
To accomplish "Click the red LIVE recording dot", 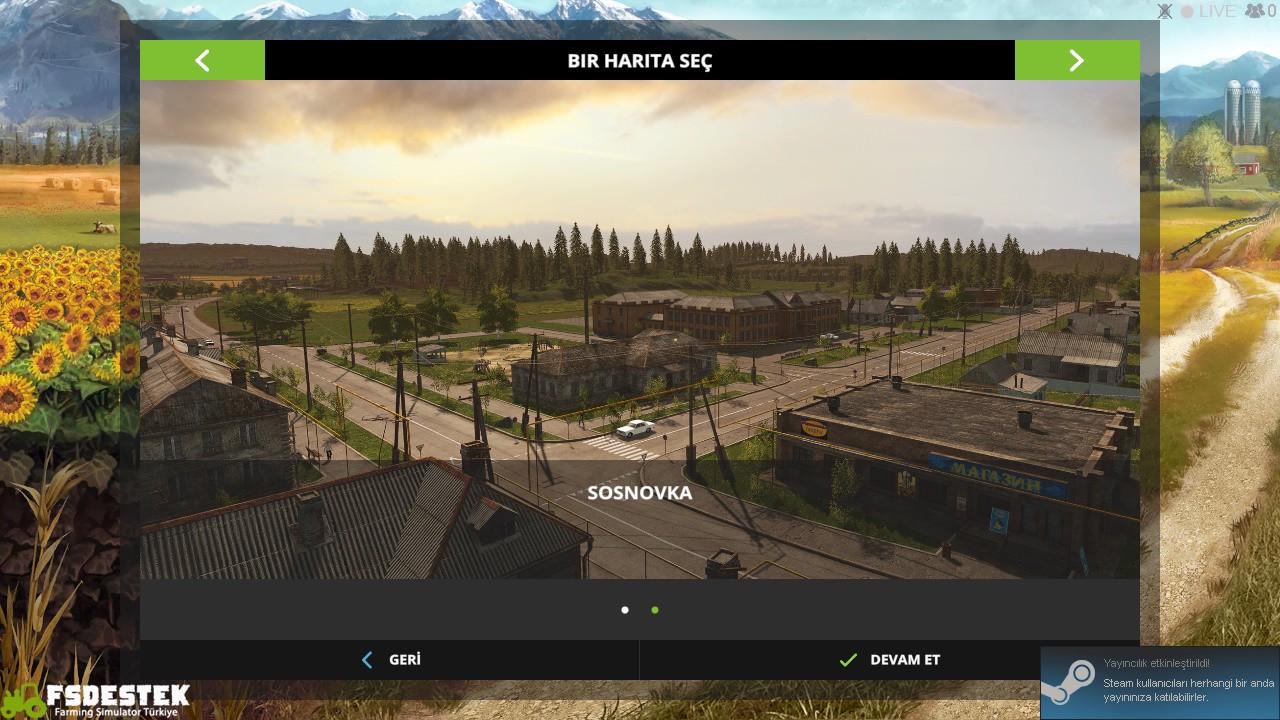I will [1186, 11].
